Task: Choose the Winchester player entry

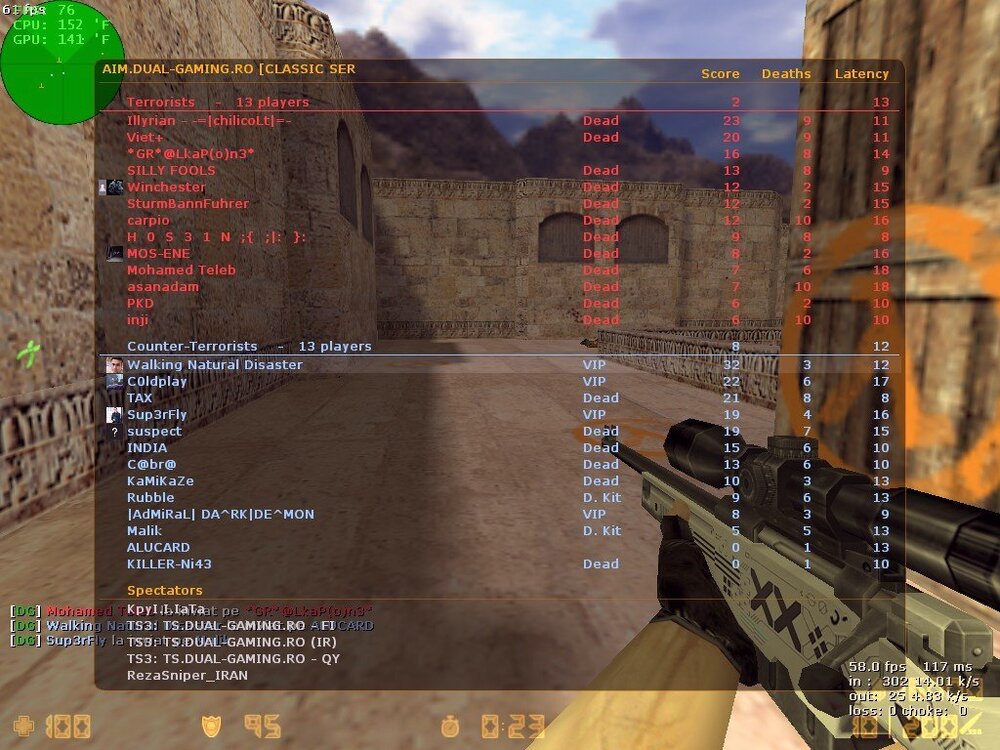Action: coord(166,187)
